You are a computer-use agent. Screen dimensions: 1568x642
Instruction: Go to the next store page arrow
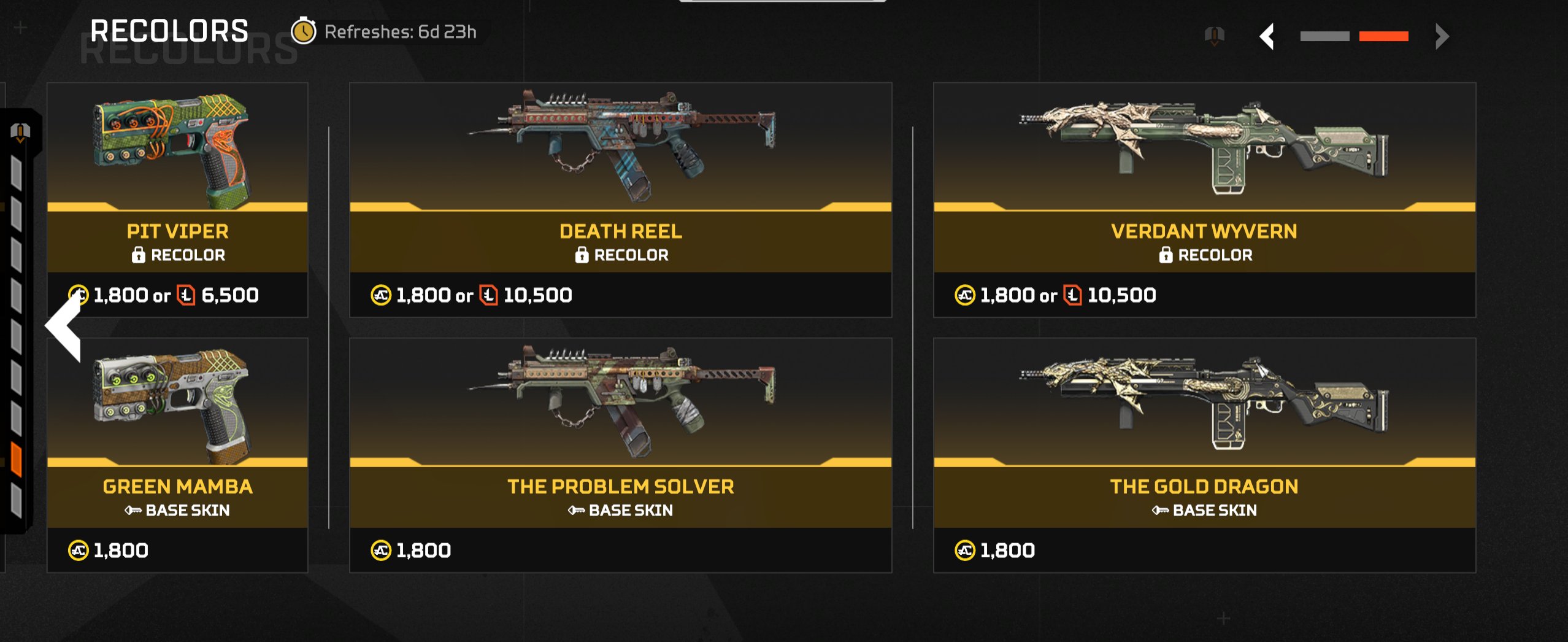point(1442,36)
